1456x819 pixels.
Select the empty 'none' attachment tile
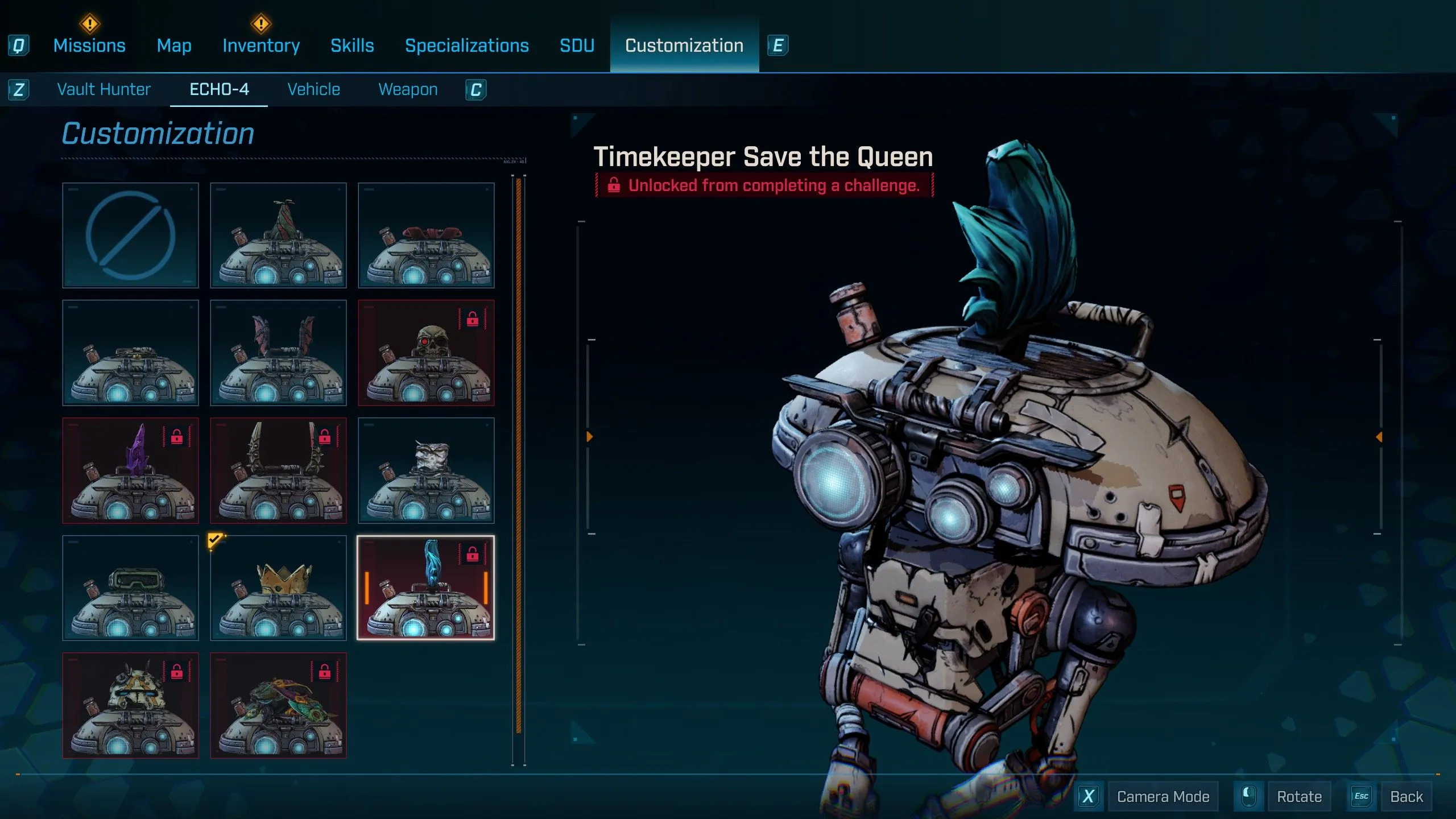tap(130, 235)
